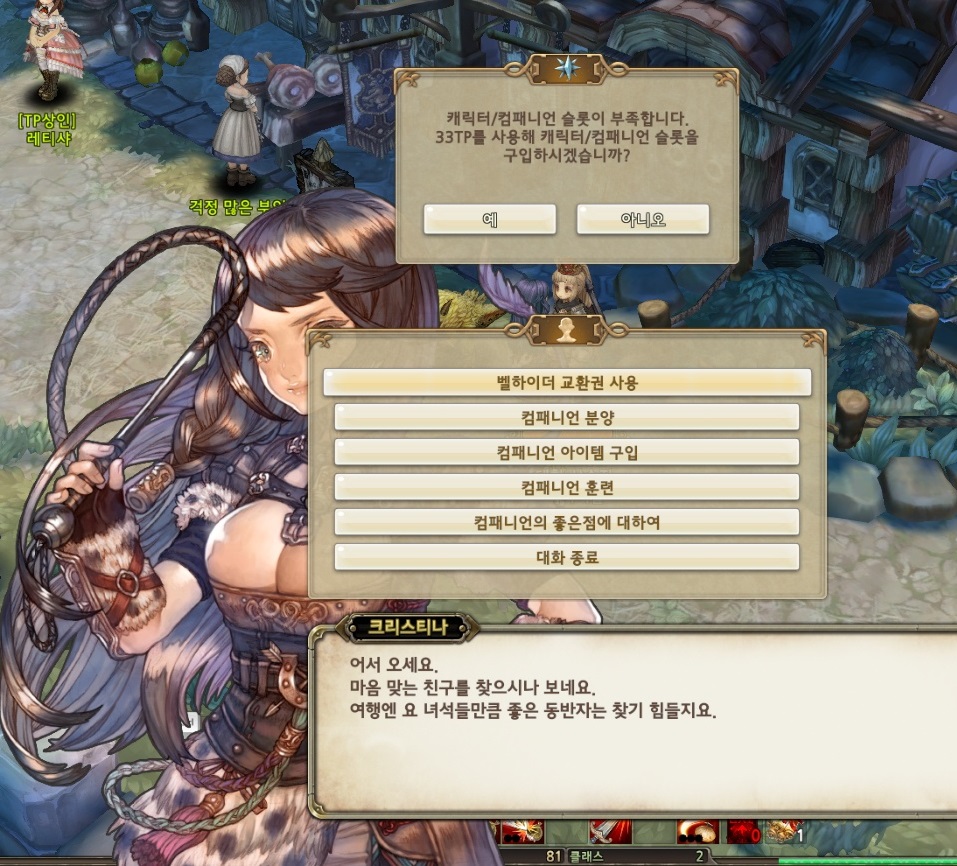Open 컴패니언 아이템 구입 shop
The width and height of the screenshot is (957, 866).
point(567,452)
